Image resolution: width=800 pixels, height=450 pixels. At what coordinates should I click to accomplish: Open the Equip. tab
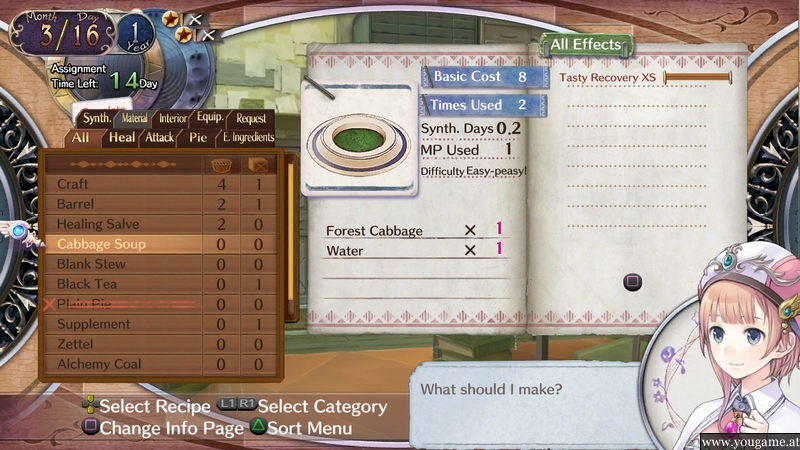[x=210, y=117]
